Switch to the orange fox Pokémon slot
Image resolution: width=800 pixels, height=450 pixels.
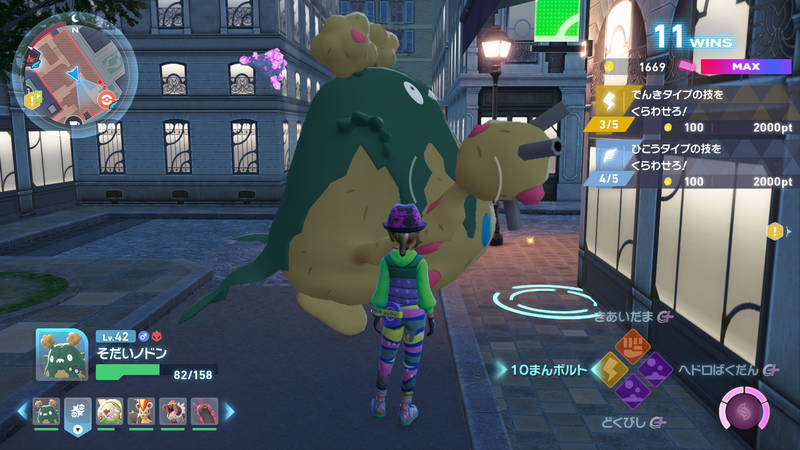[141, 412]
